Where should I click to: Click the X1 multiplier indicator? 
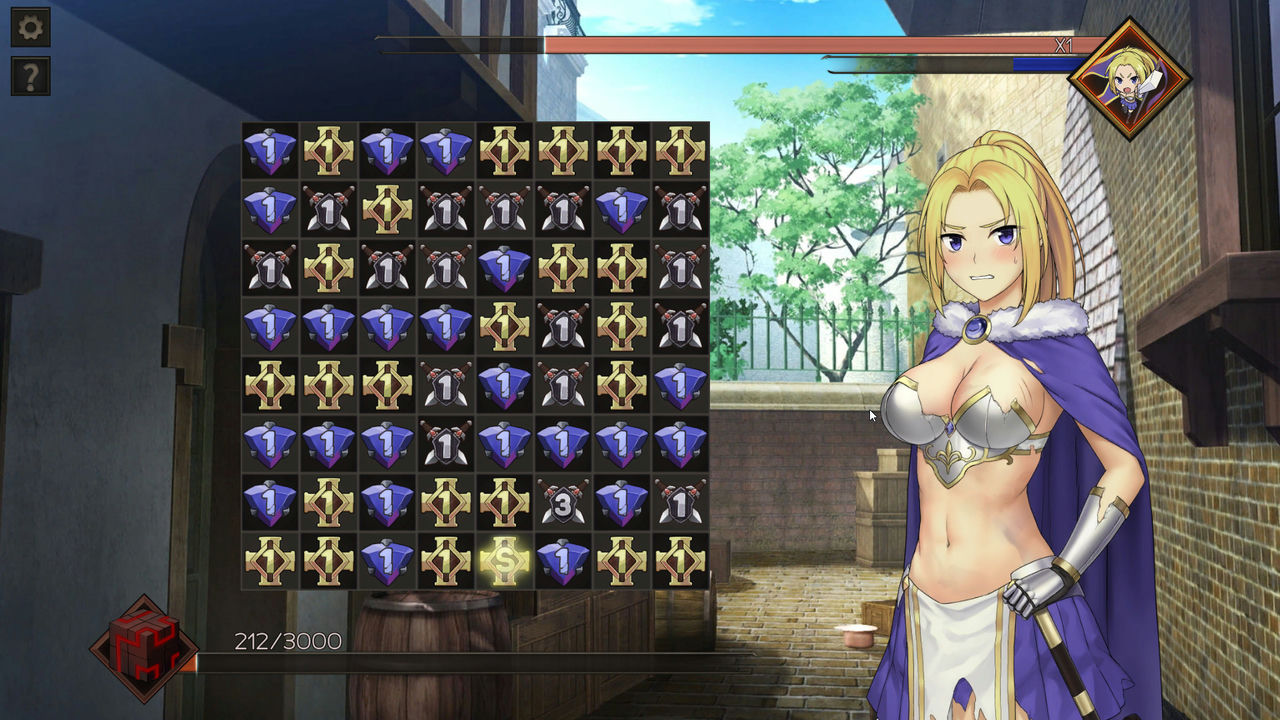click(1063, 45)
